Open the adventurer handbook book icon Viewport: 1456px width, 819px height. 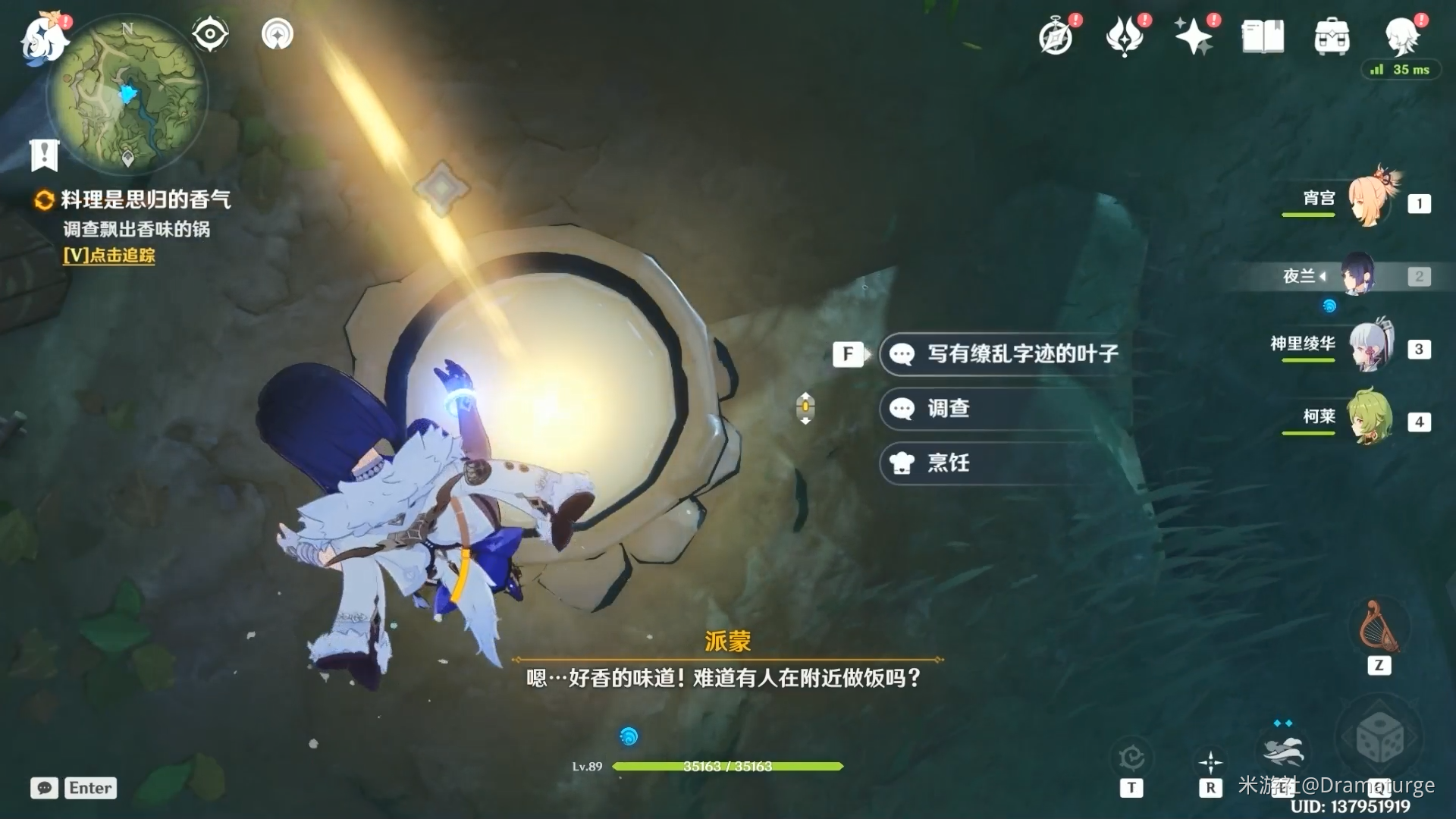tap(1263, 36)
